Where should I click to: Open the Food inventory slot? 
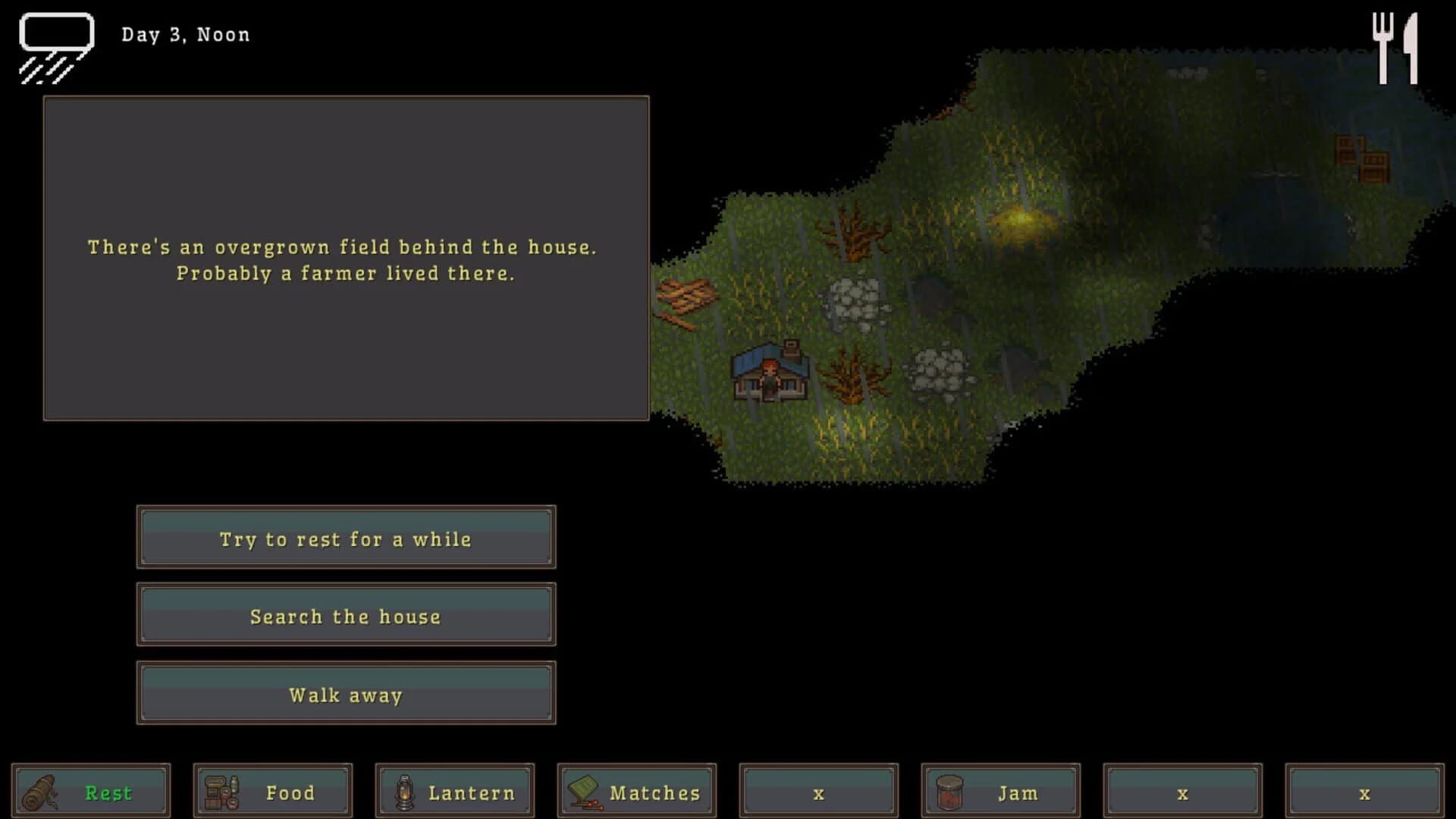271,792
